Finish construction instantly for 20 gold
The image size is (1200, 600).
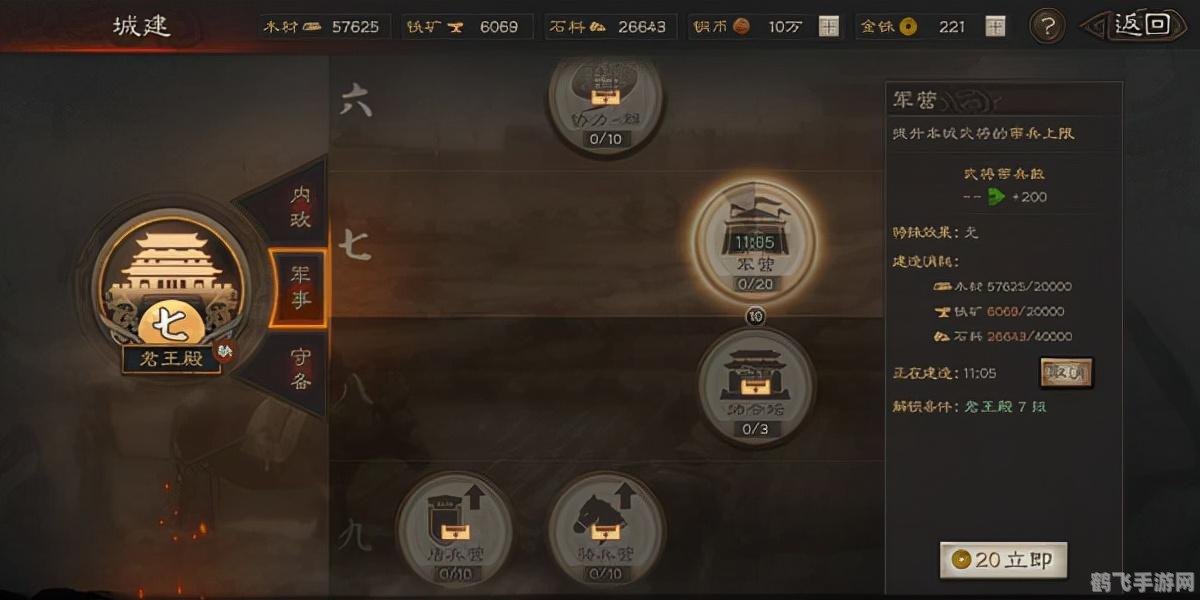coord(1003,561)
